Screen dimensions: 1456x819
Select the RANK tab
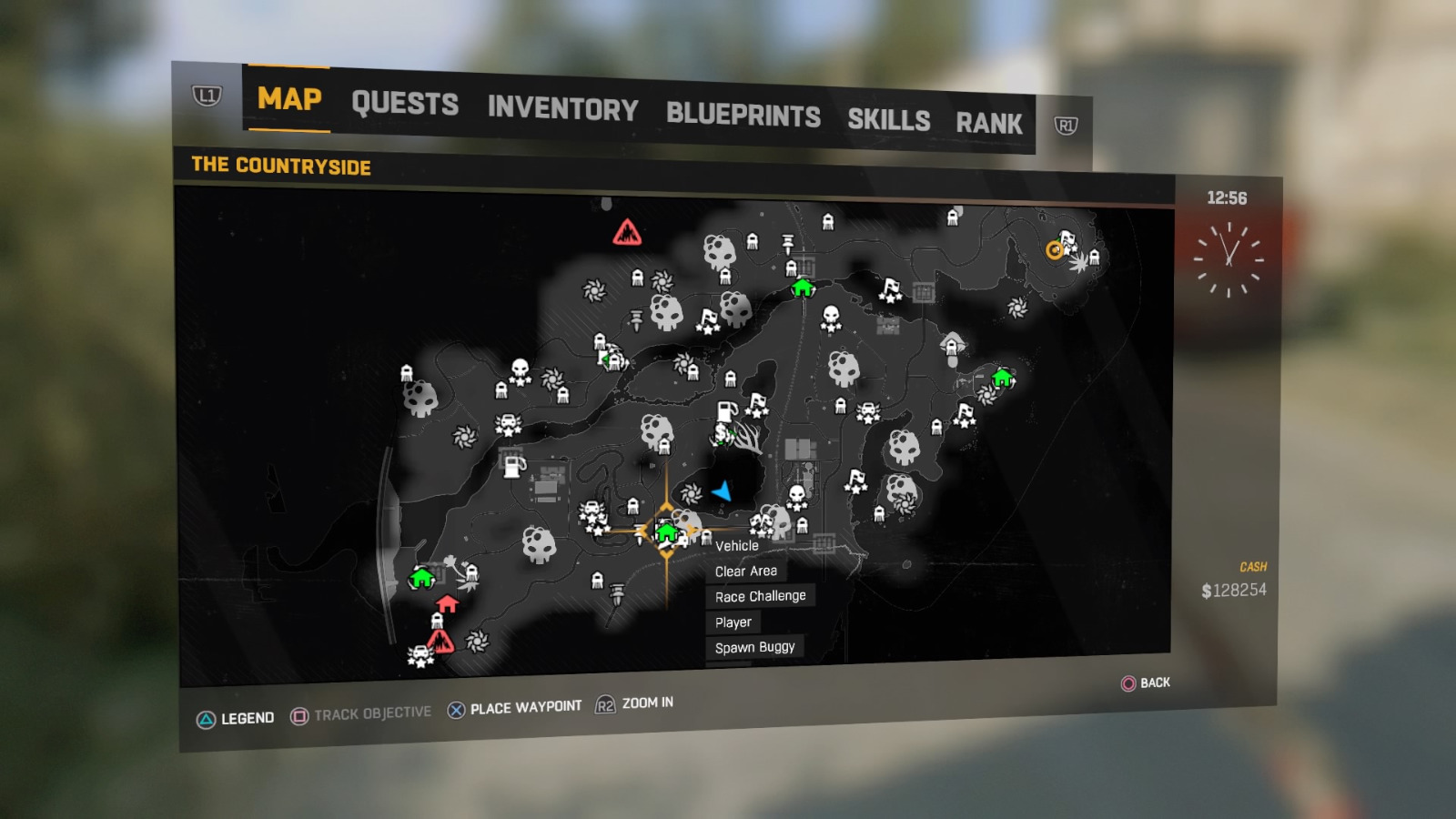[x=991, y=122]
